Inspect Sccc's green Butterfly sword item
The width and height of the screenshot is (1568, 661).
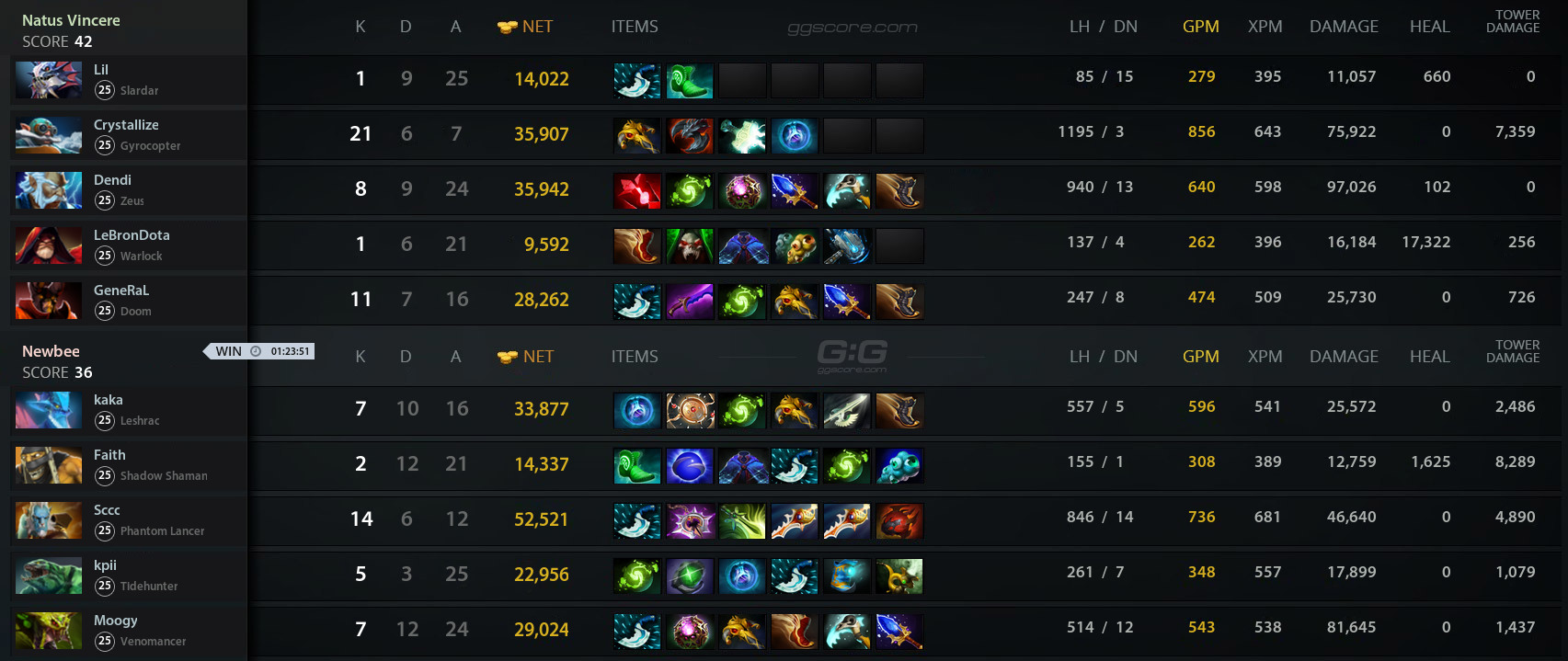(742, 521)
